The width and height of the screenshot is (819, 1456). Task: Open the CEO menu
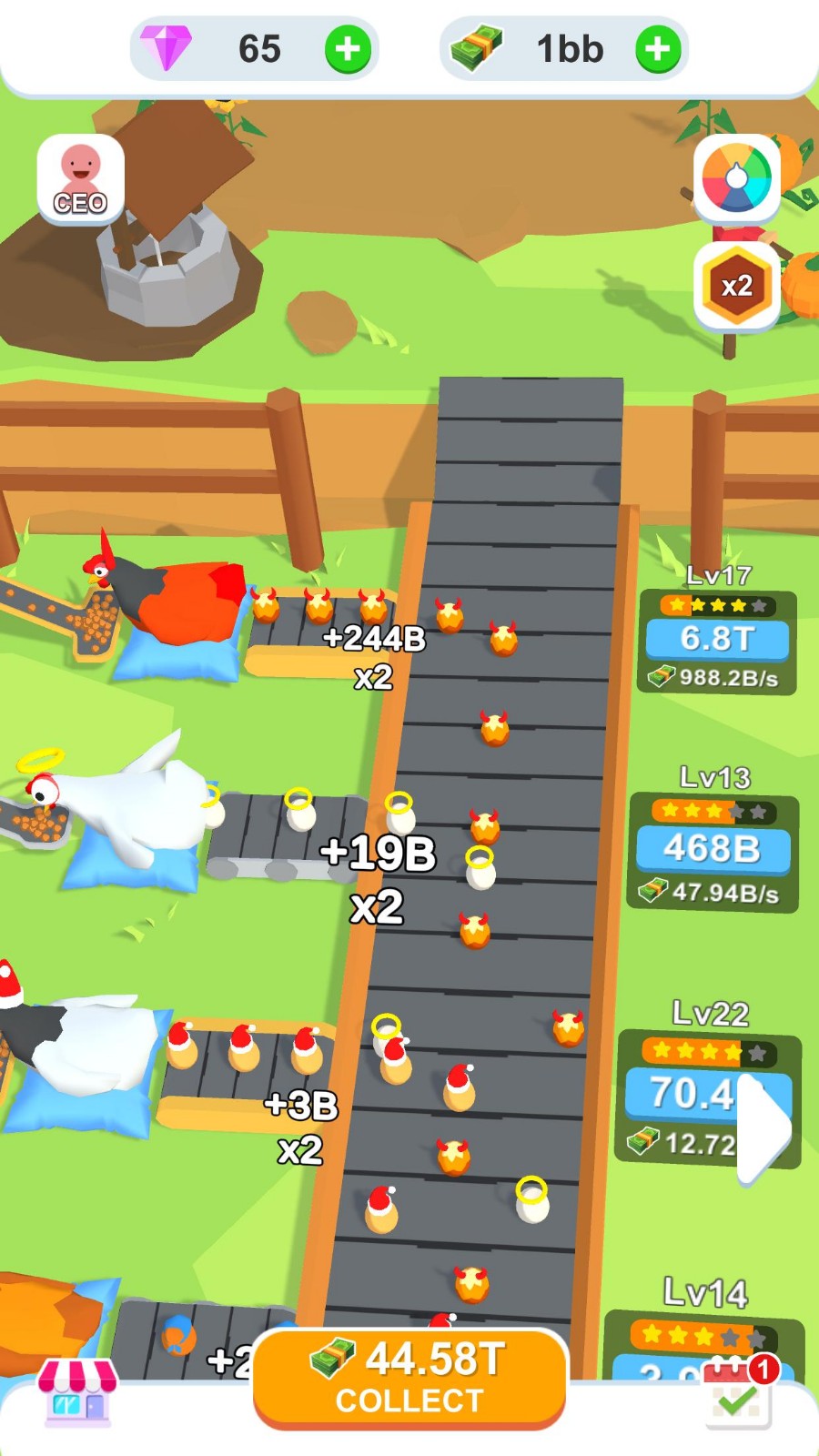coord(81,178)
